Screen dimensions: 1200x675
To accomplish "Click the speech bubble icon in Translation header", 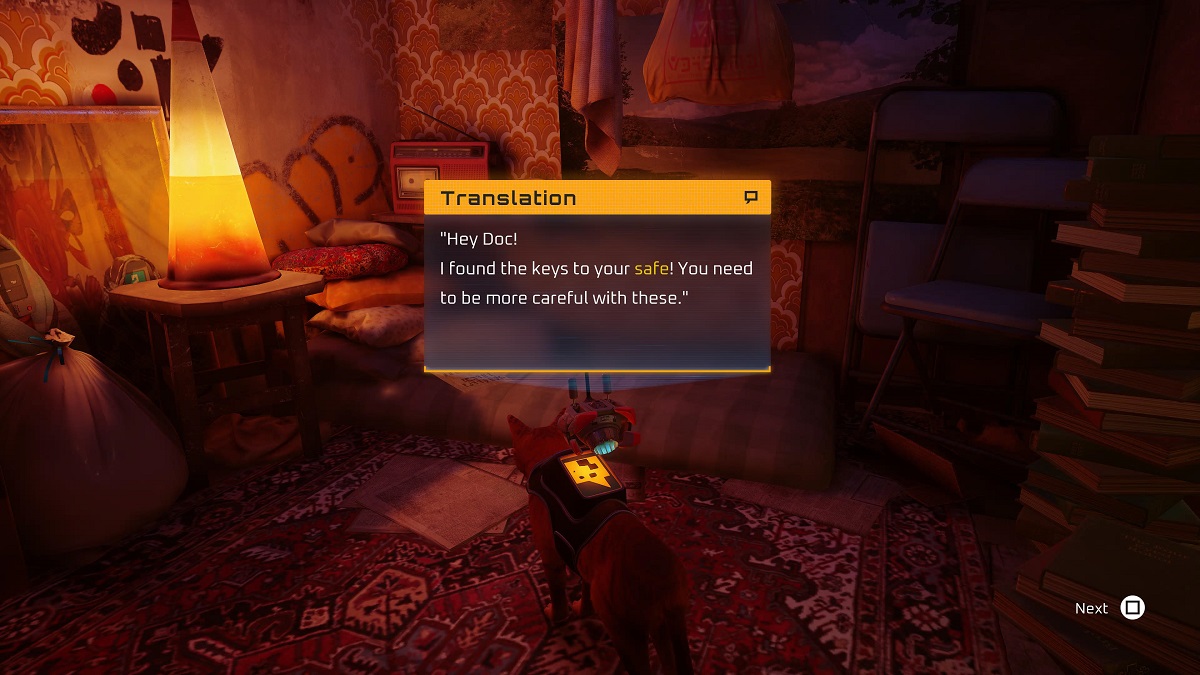I will (752, 198).
